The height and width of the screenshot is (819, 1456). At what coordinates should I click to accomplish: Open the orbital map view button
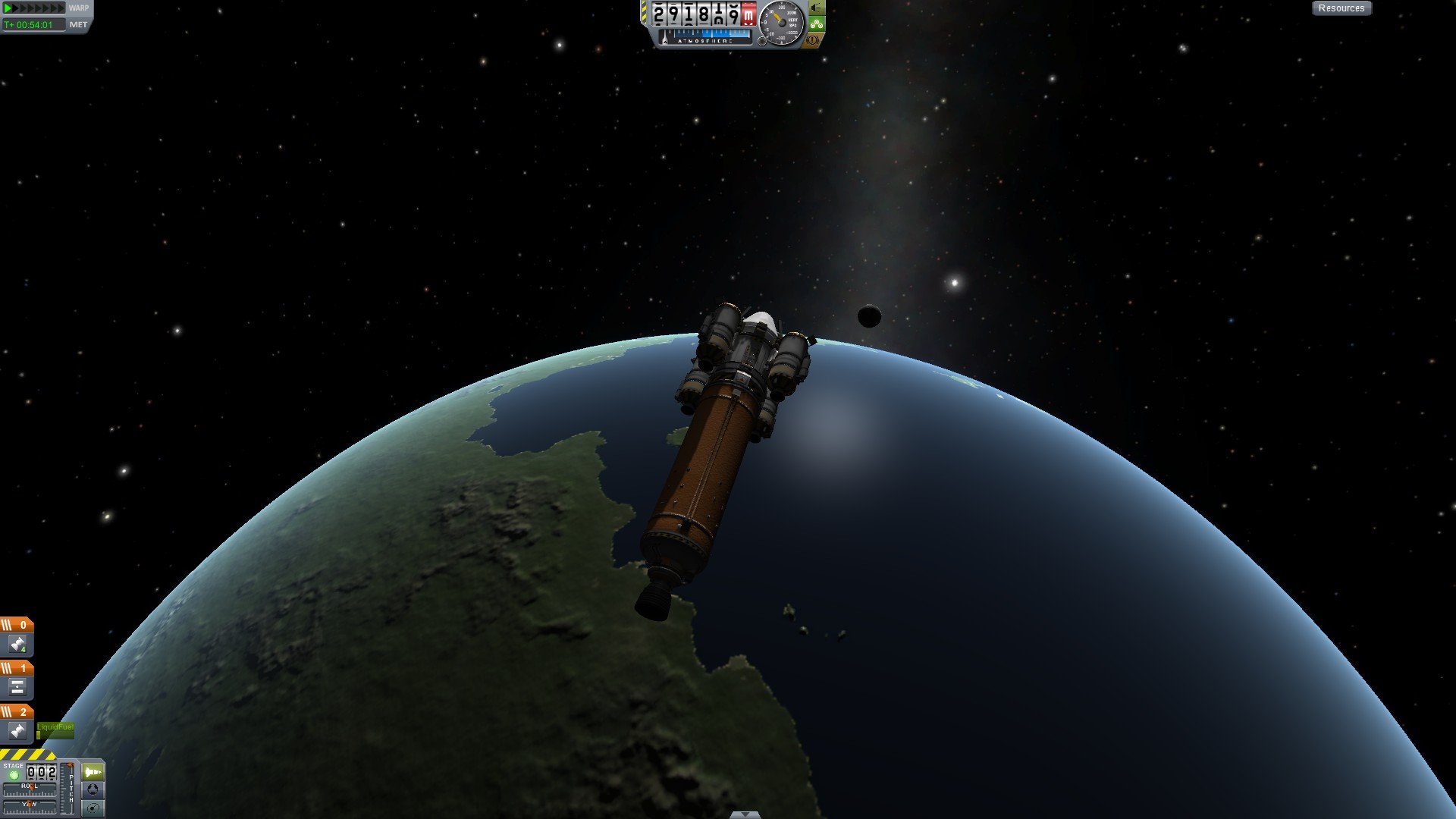click(x=93, y=808)
